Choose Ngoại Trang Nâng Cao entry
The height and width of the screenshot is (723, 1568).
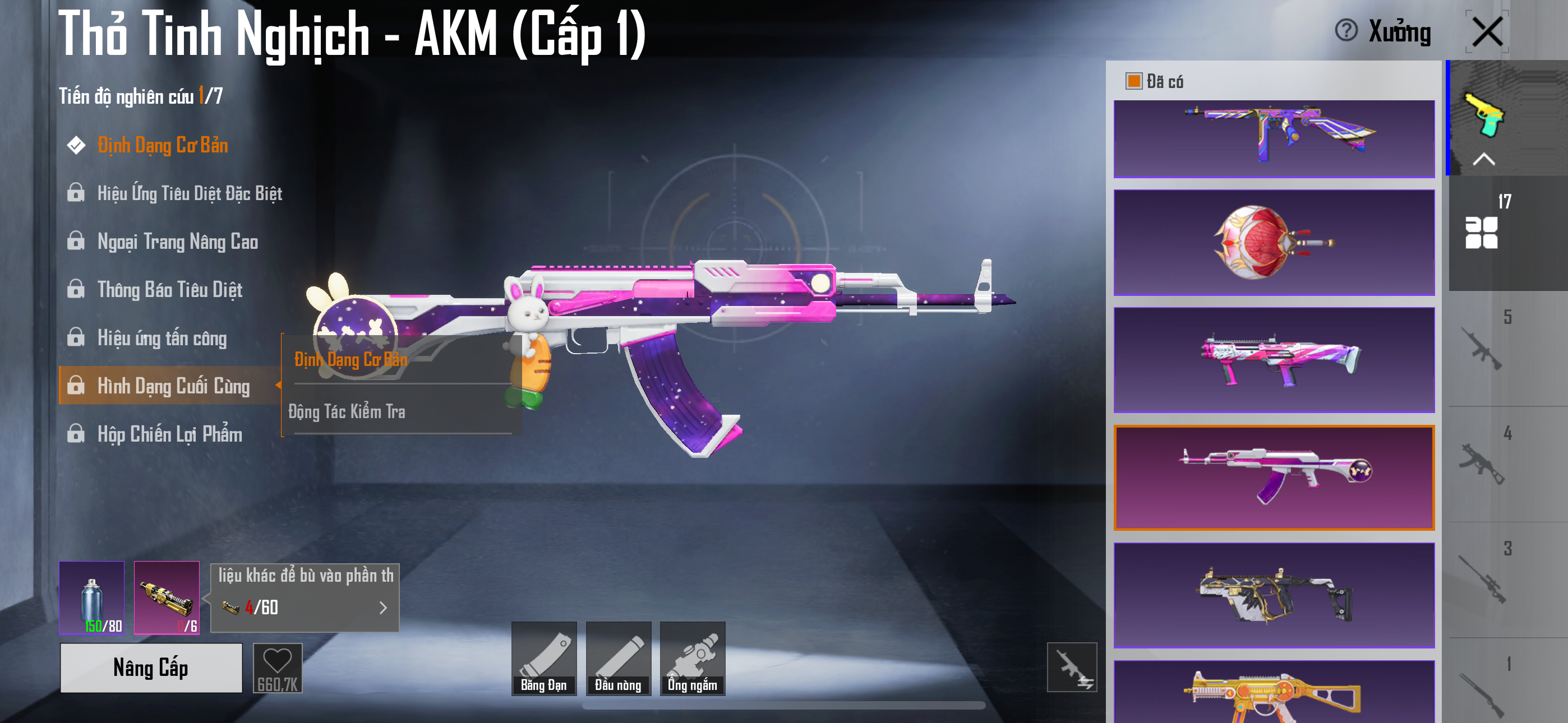[177, 242]
